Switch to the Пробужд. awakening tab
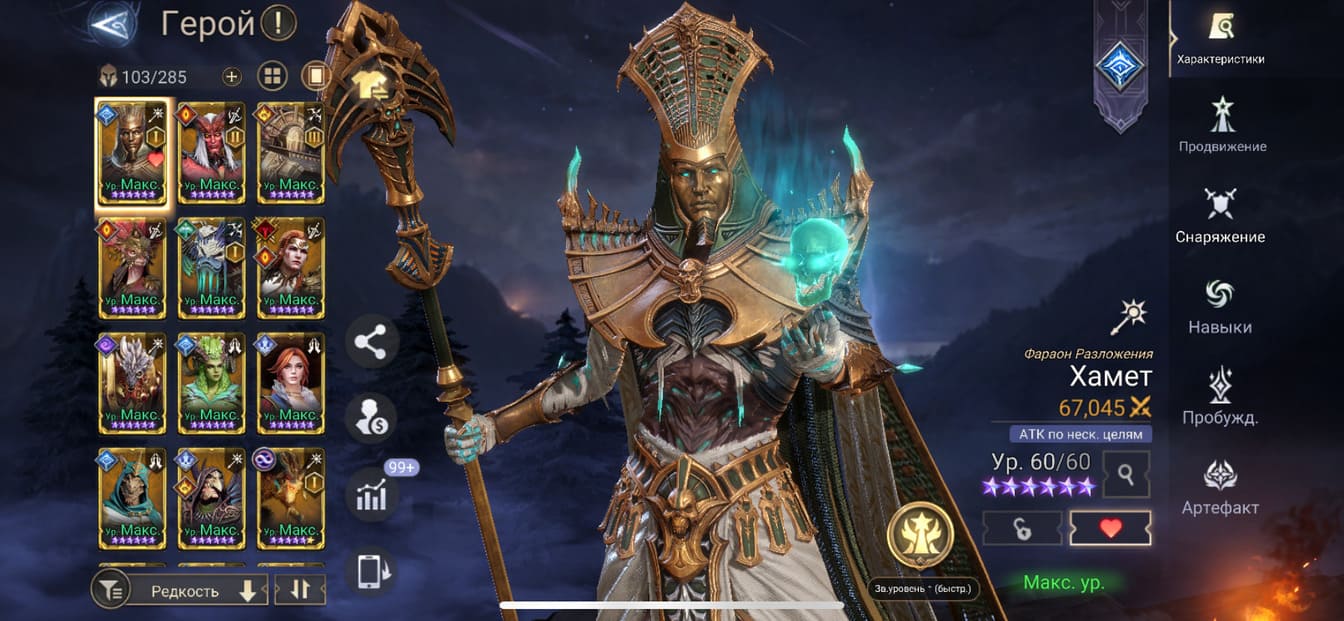This screenshot has height=621, width=1344. 1220,395
